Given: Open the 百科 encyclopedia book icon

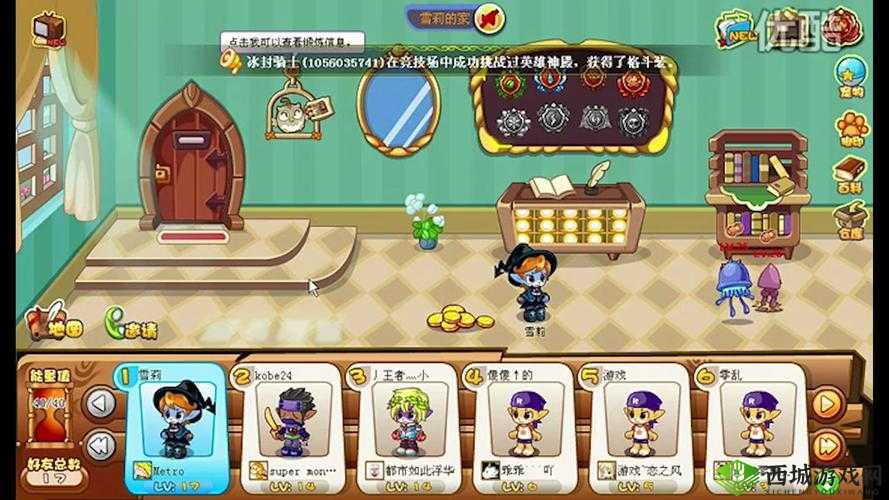Looking at the screenshot, I should coord(852,173).
